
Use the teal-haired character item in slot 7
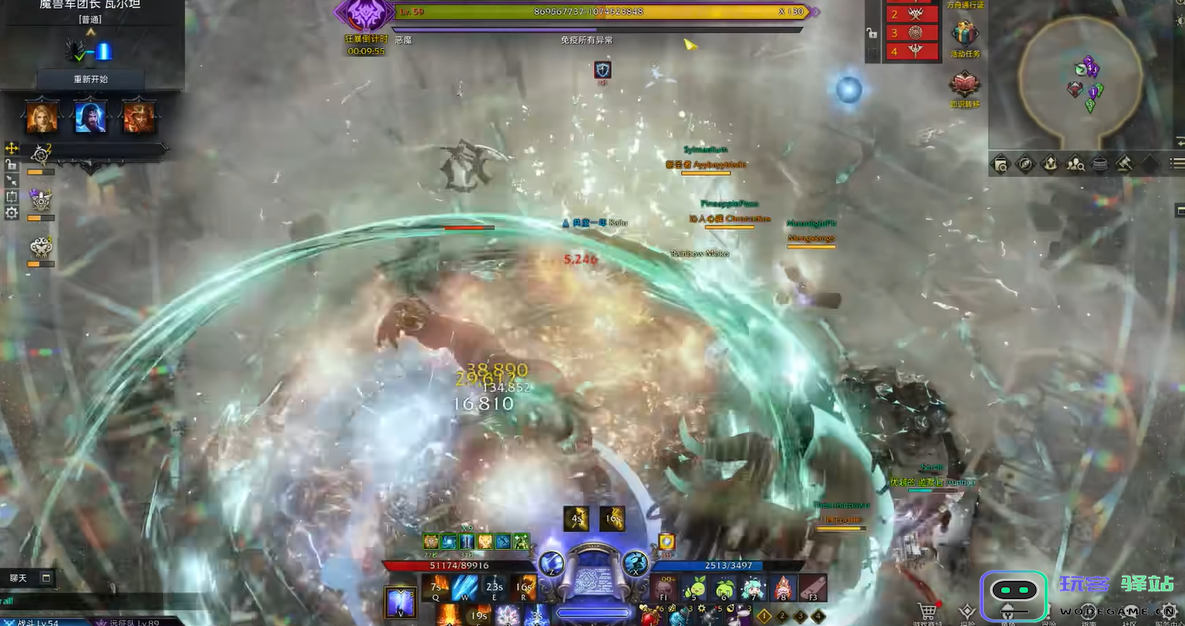click(x=753, y=588)
